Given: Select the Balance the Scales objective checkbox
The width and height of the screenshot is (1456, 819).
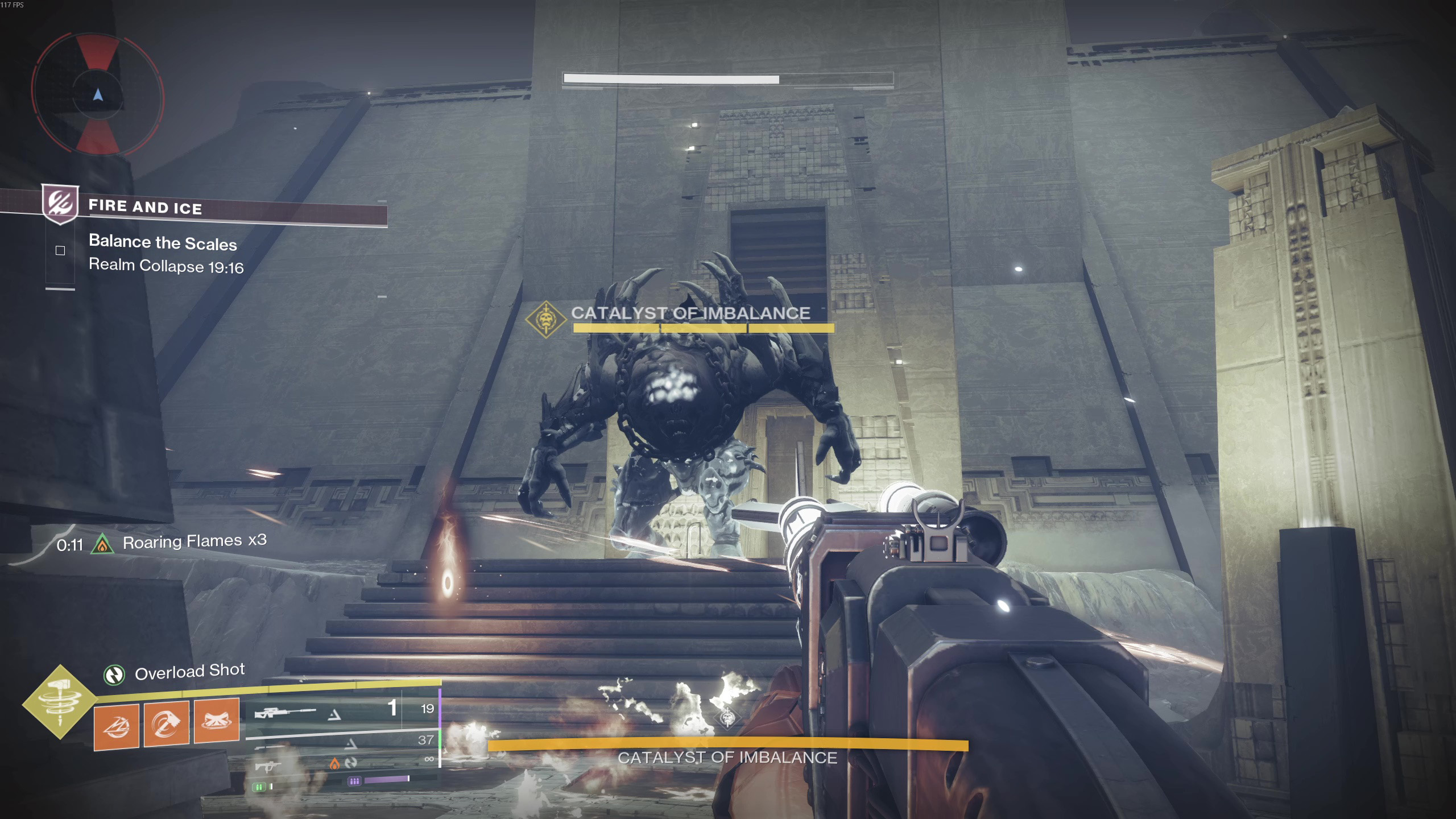Looking at the screenshot, I should pyautogui.click(x=60, y=250).
